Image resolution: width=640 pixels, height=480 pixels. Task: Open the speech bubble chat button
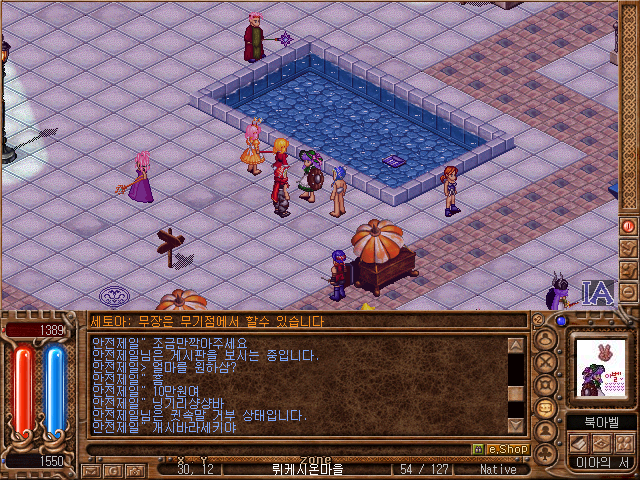coord(546,409)
